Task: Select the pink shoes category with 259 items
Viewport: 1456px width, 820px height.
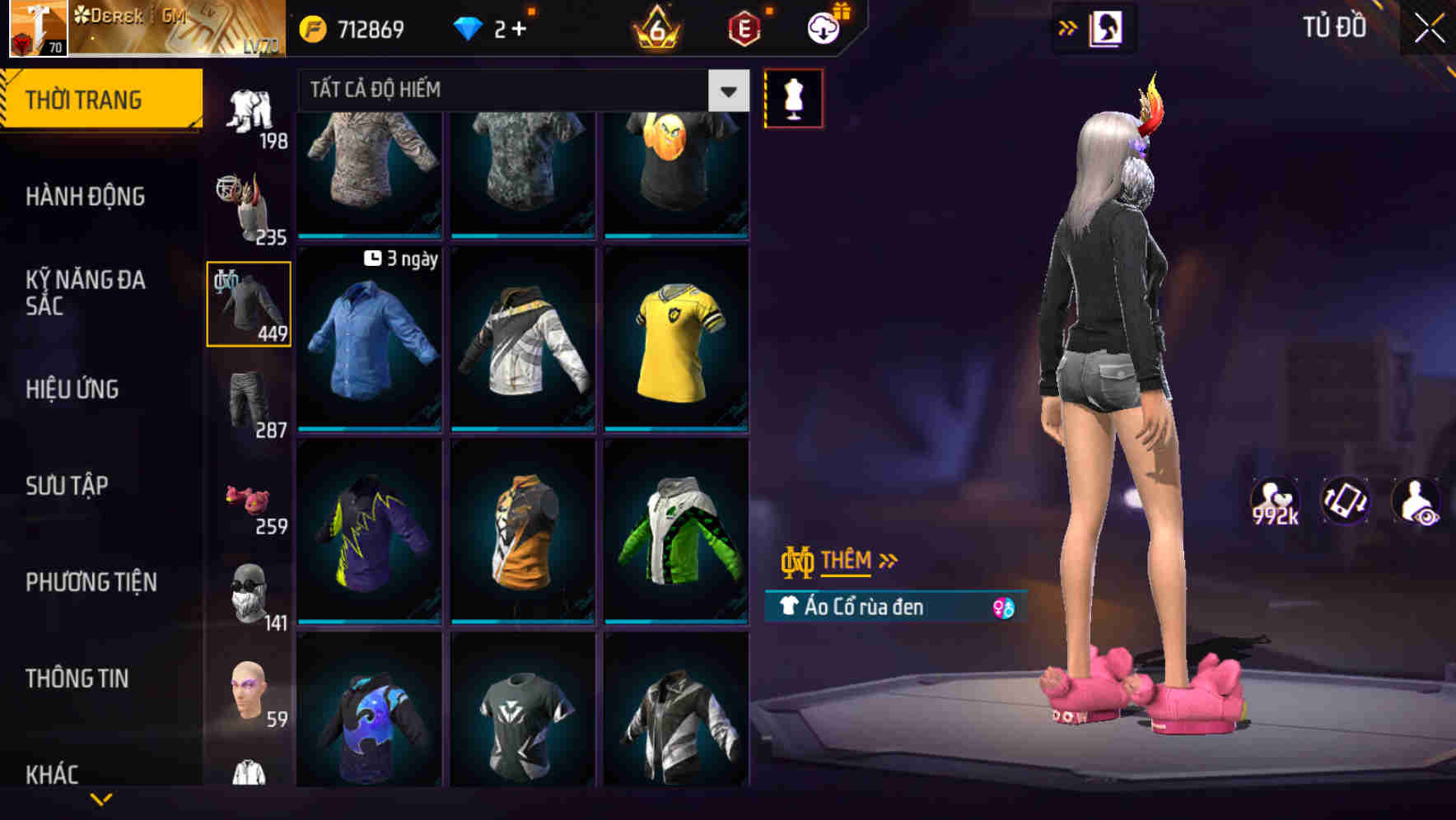Action: pos(250,498)
